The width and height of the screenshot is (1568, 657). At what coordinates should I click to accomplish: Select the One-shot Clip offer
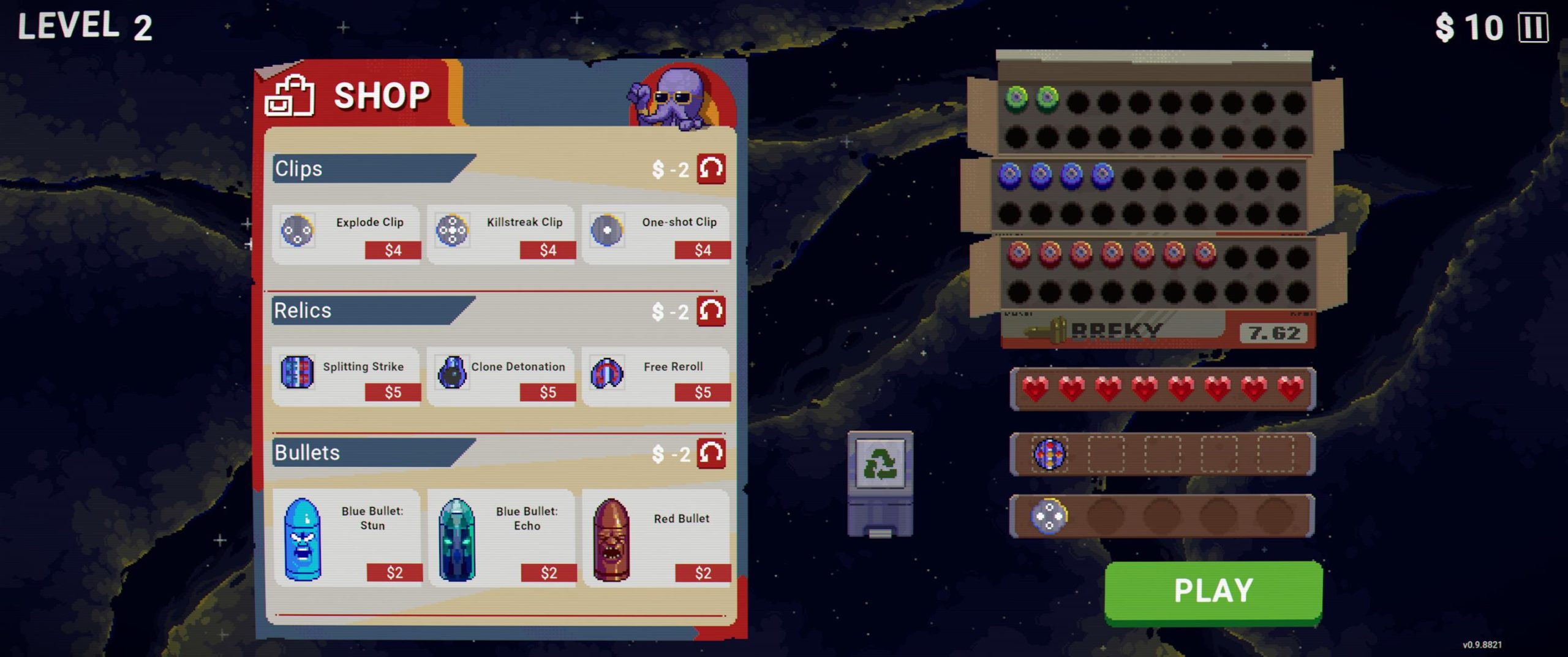tap(656, 235)
